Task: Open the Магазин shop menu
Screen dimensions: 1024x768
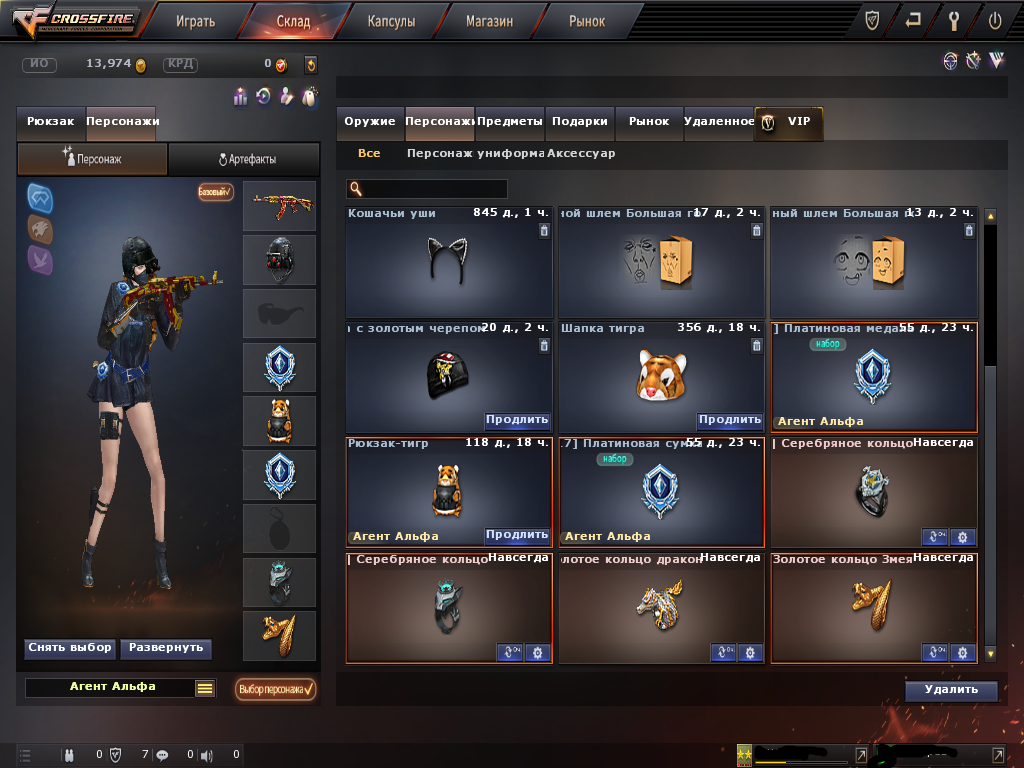Action: pos(489,20)
